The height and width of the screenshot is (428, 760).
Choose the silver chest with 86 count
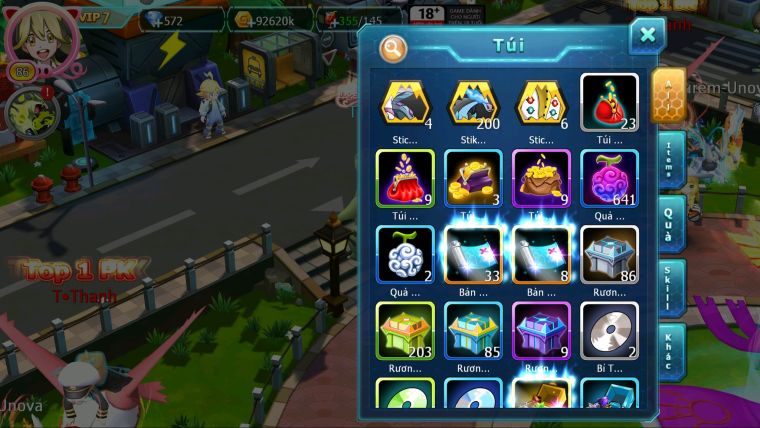pos(609,253)
